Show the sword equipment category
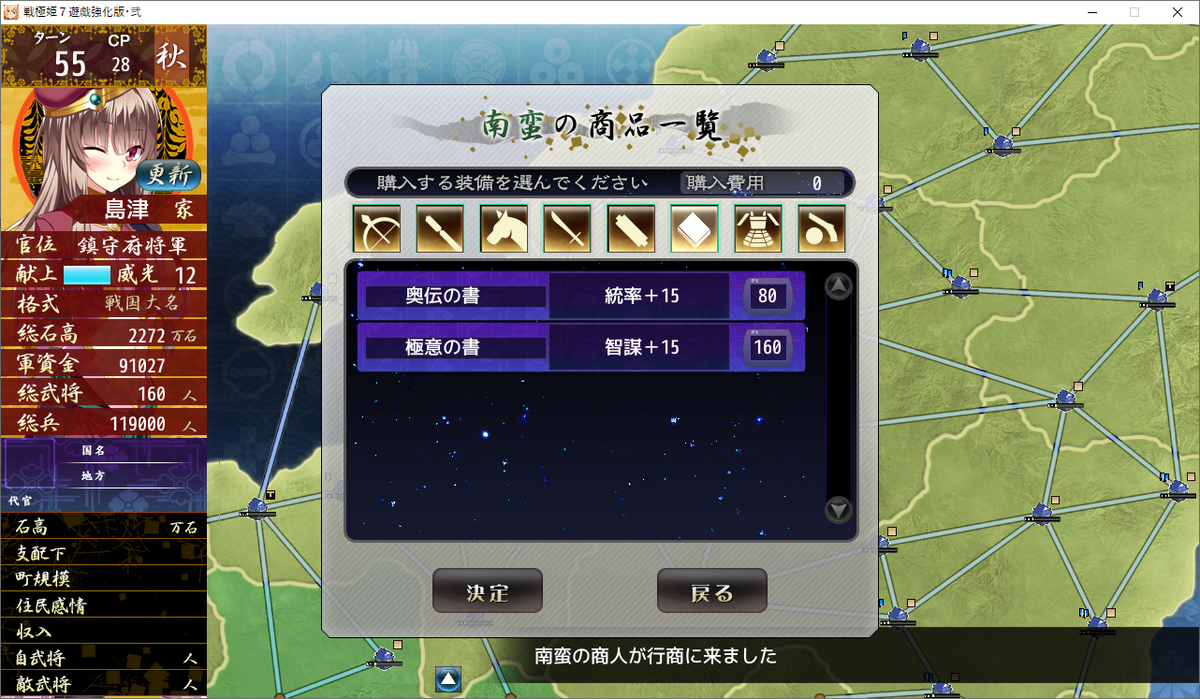Screen dimensions: 1200x699 [x=568, y=229]
